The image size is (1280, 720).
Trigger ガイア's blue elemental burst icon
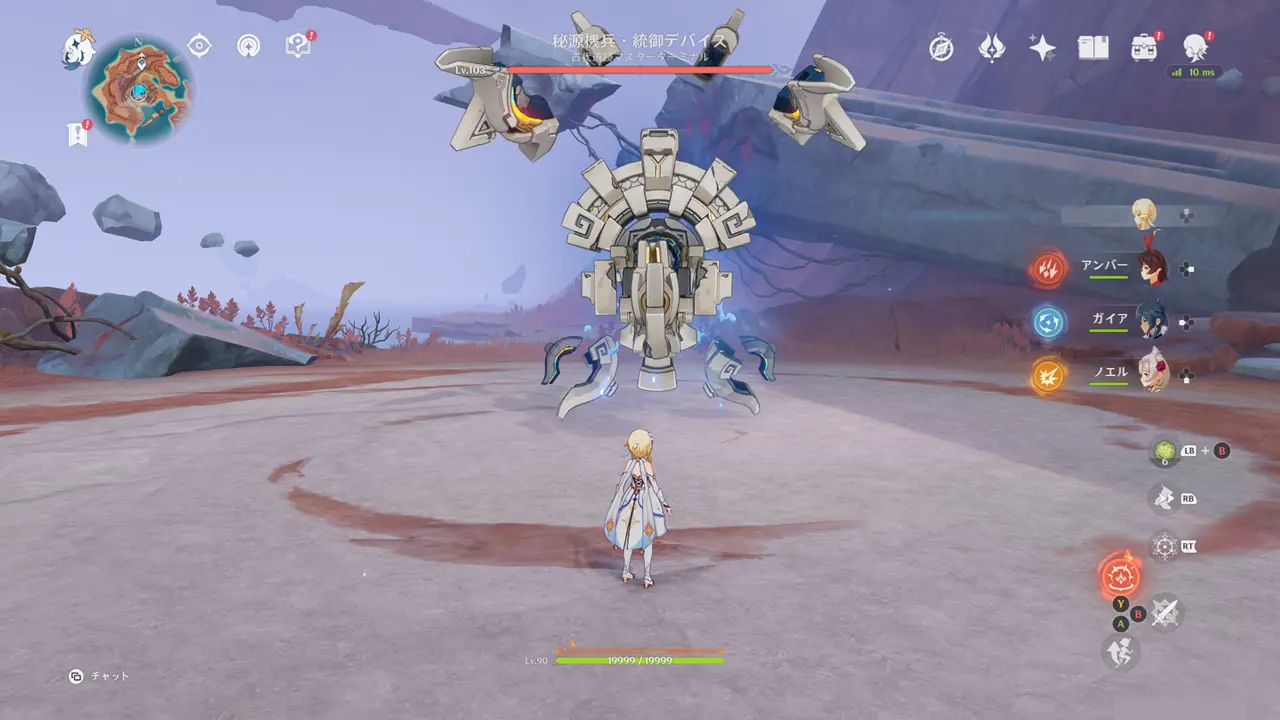[x=1049, y=321]
